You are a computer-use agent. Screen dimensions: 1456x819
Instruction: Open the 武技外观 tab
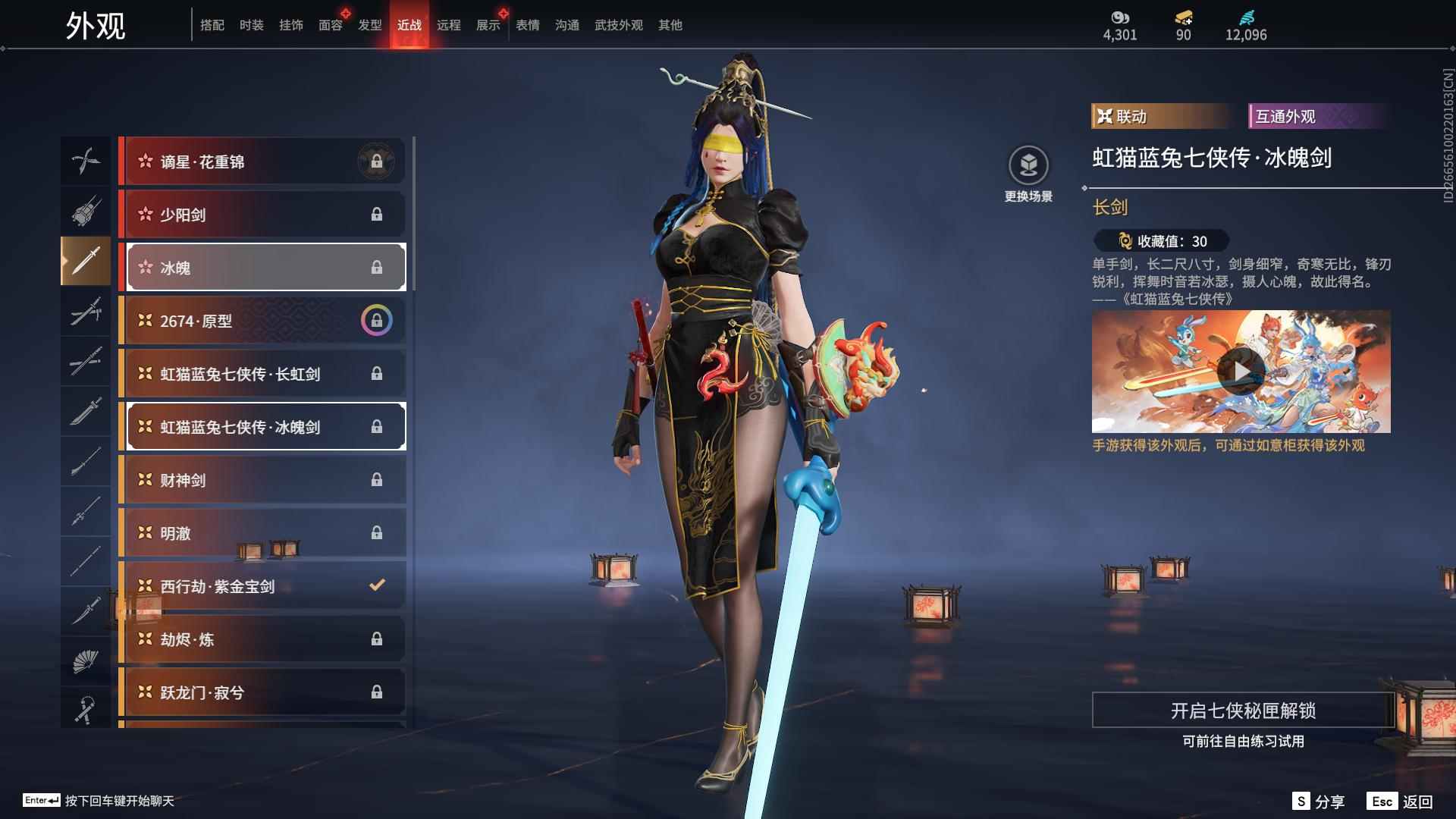(x=618, y=25)
